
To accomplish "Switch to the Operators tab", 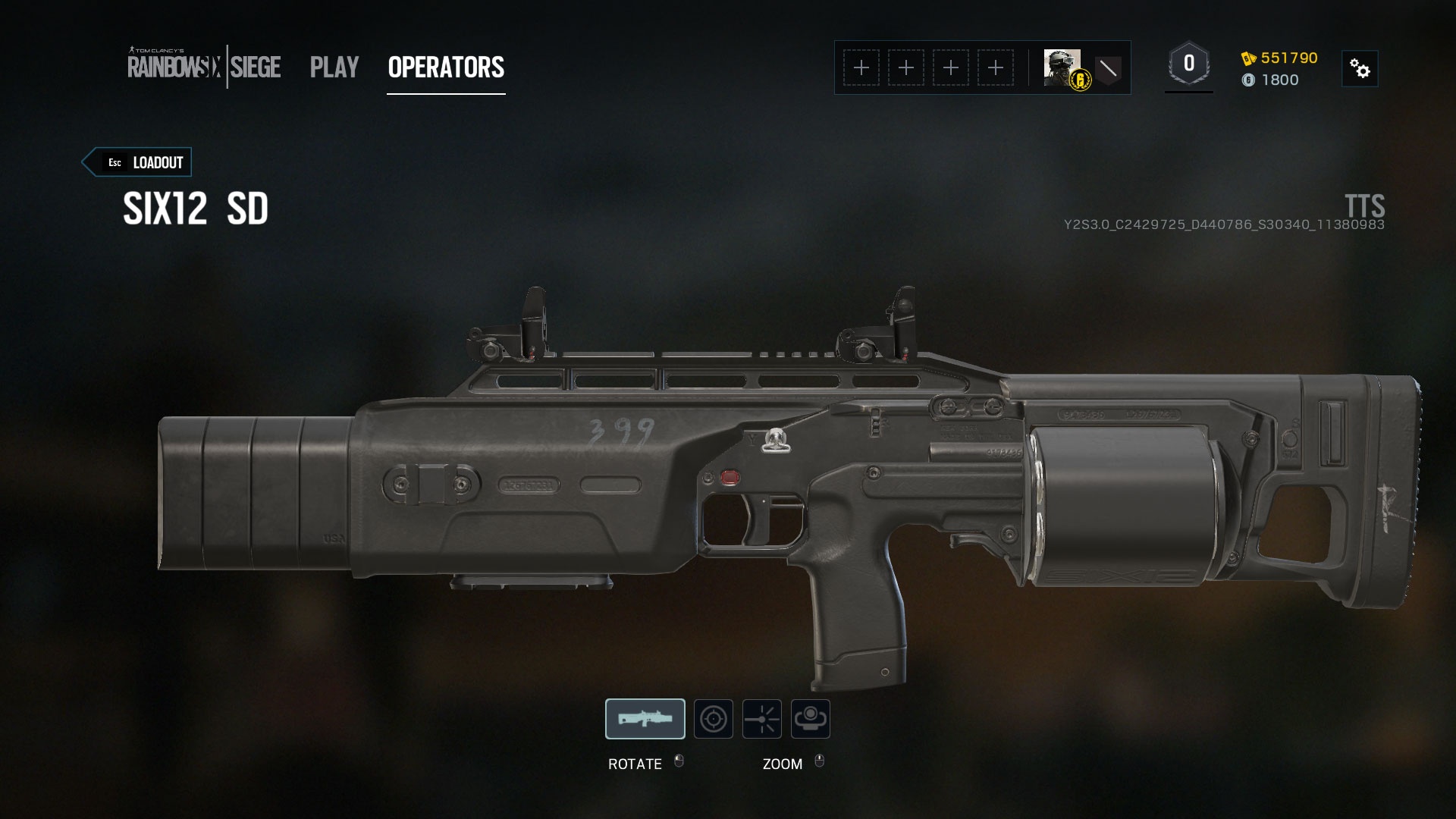I will click(x=446, y=67).
